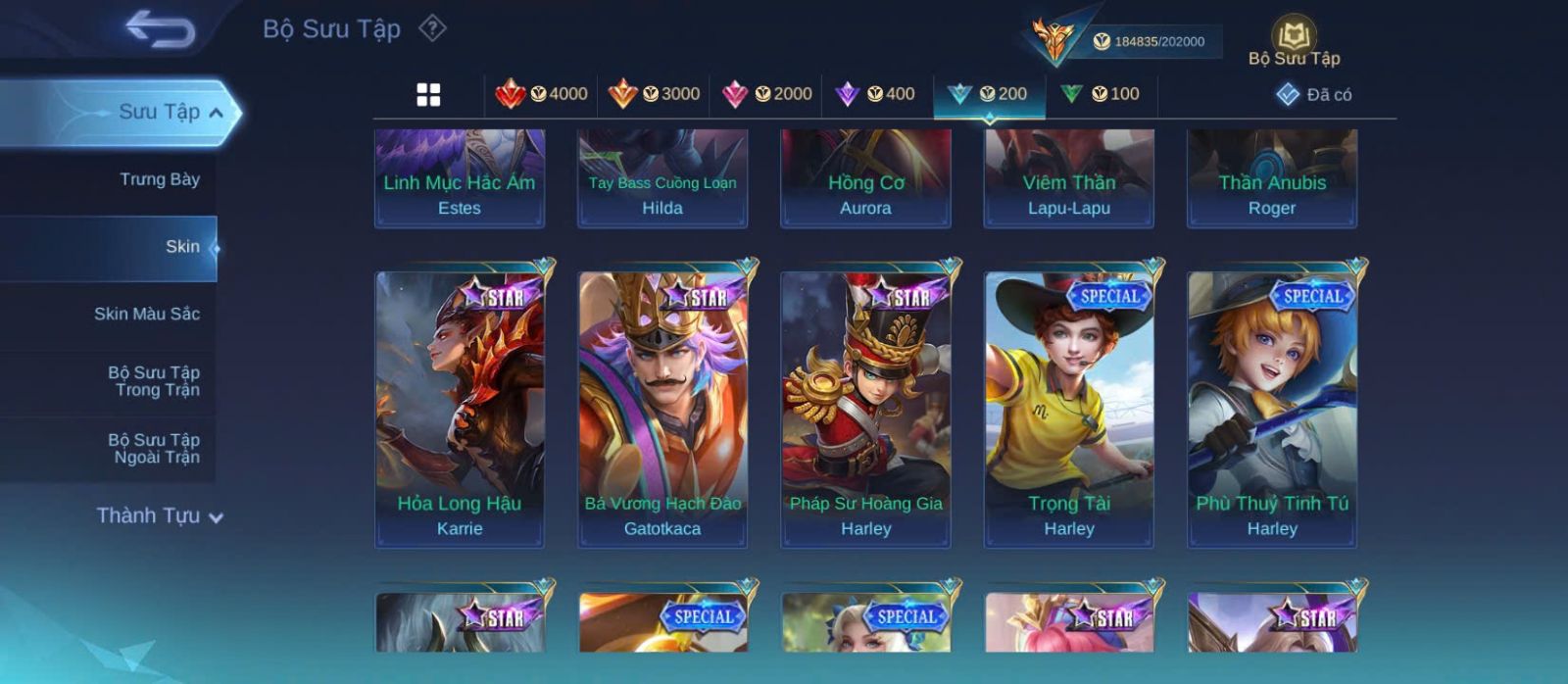Collapse the Sưu Tập sidebar section
1568x684 pixels.
coord(216,113)
